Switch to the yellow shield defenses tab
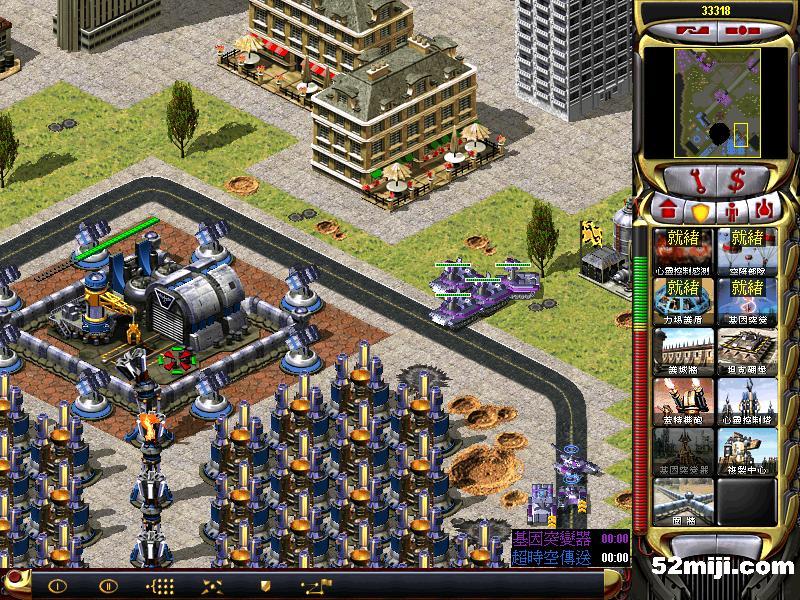This screenshot has height=600, width=800. point(699,211)
